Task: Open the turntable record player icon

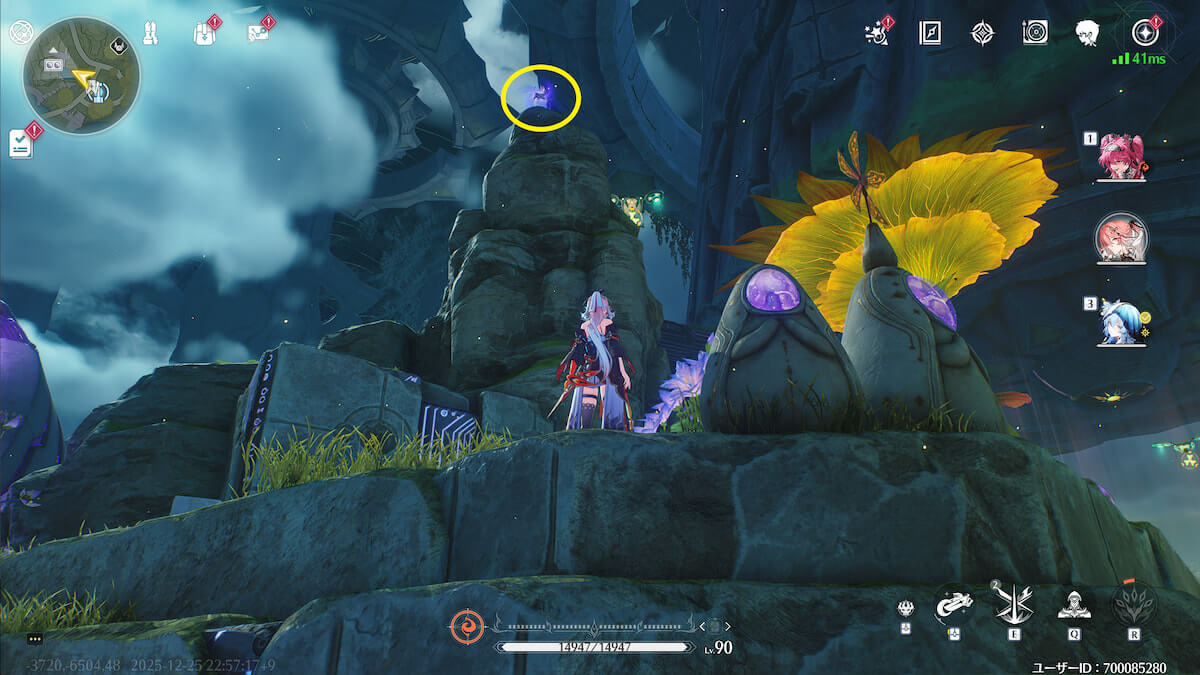Action: pos(1035,33)
